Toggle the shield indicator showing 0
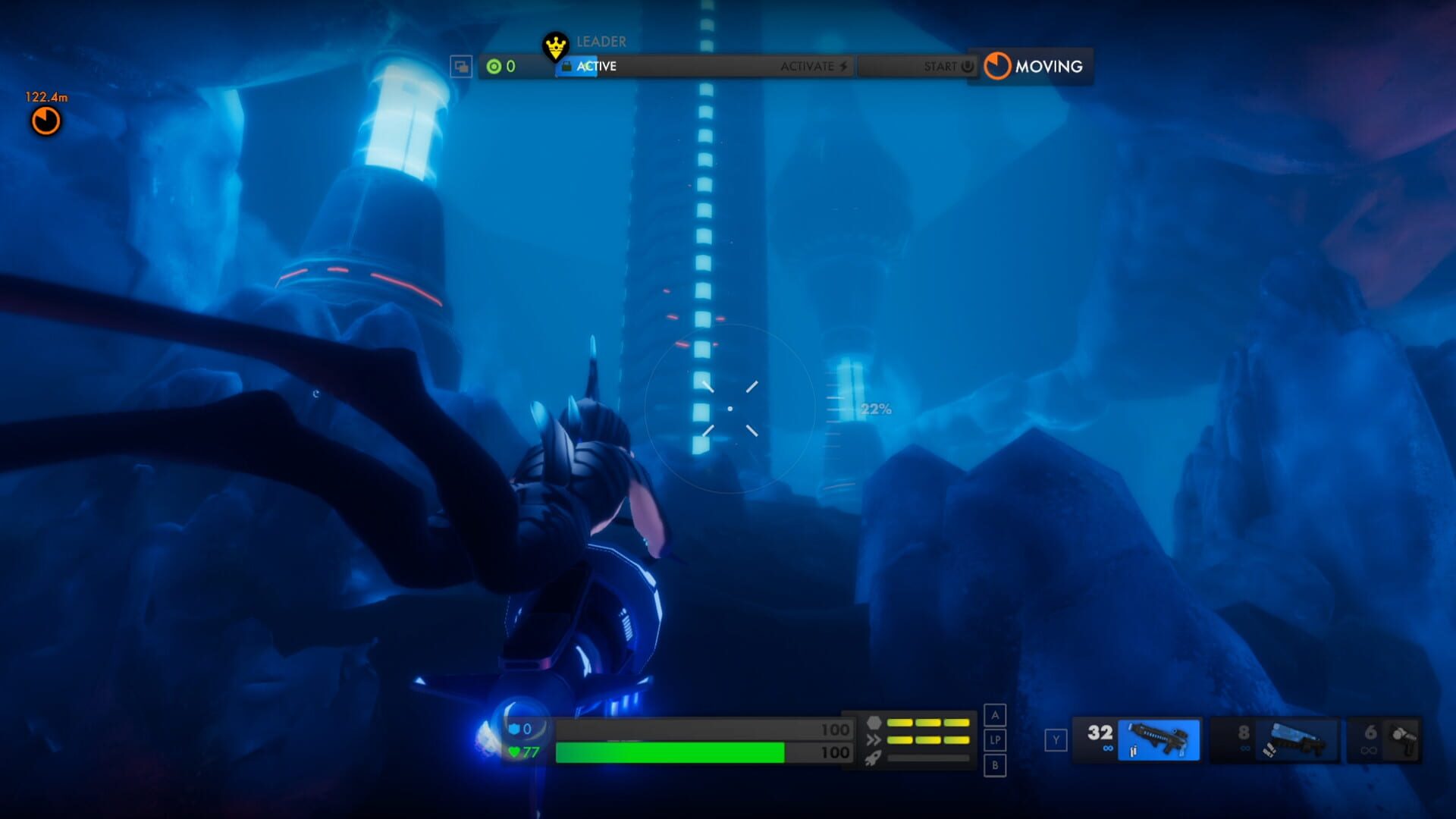1456x819 pixels. pyautogui.click(x=522, y=730)
